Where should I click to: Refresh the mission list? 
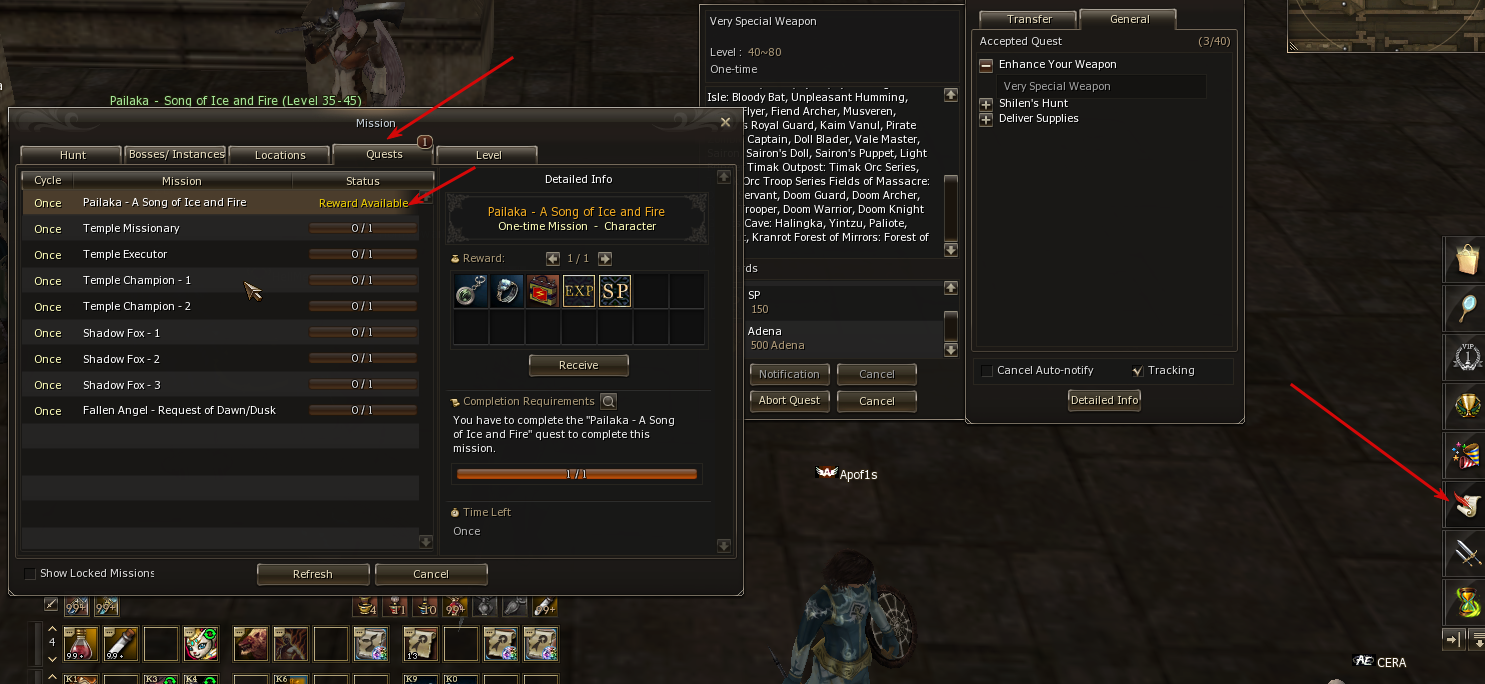[x=312, y=574]
